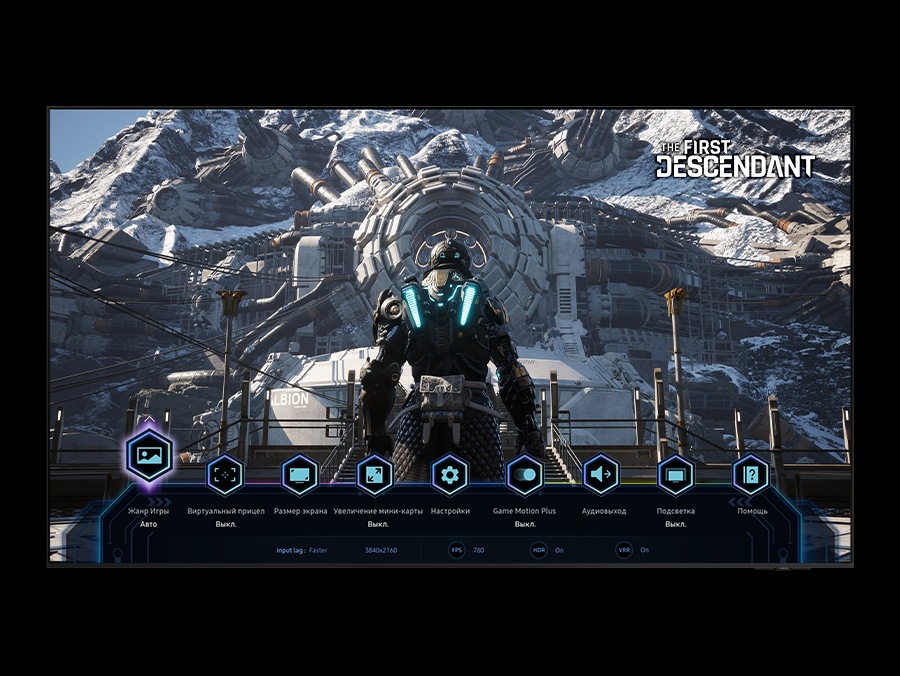Screen dimensions: 900x676
Task: Toggle the Виртуальный прицел crosshair option
Action: click(225, 474)
